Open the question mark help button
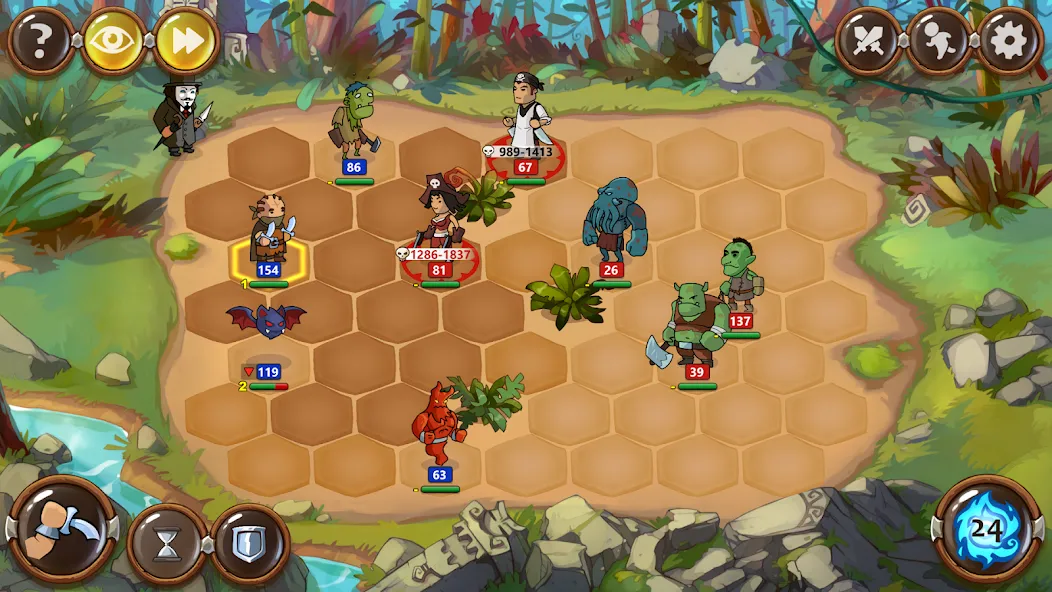This screenshot has width=1052, height=592. pyautogui.click(x=41, y=41)
